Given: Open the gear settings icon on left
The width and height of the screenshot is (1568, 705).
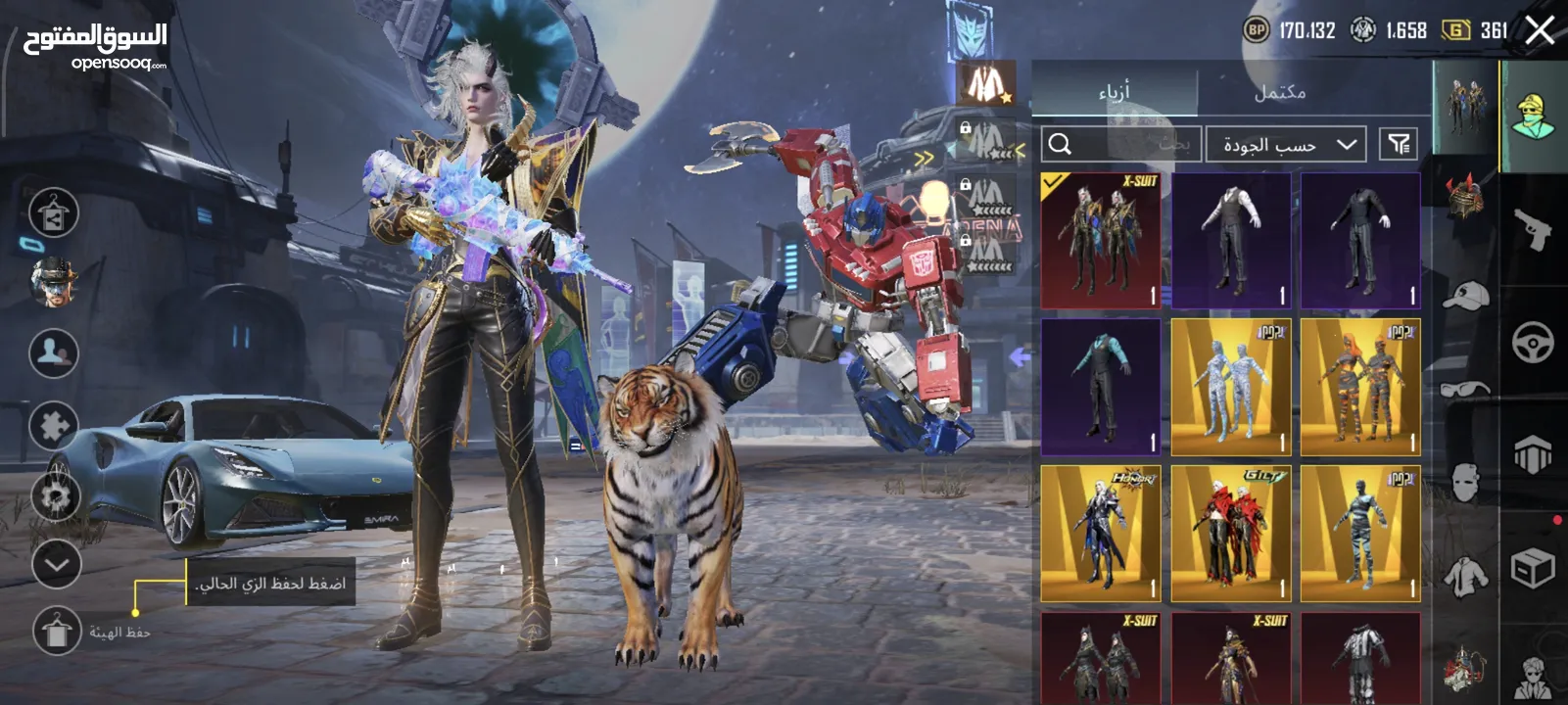Looking at the screenshot, I should click(55, 496).
